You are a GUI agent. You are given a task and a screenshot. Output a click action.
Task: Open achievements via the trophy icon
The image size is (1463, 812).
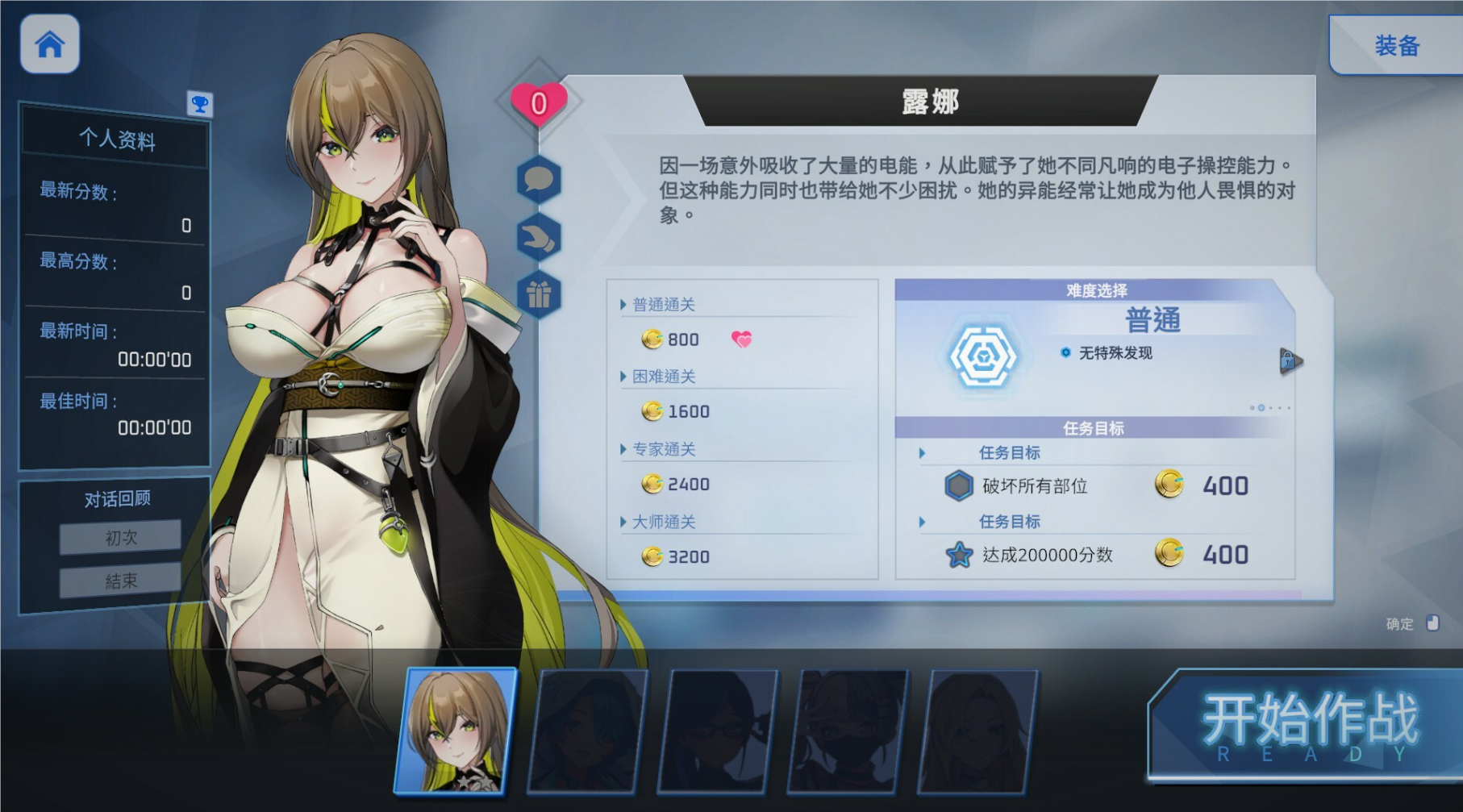pos(199,104)
